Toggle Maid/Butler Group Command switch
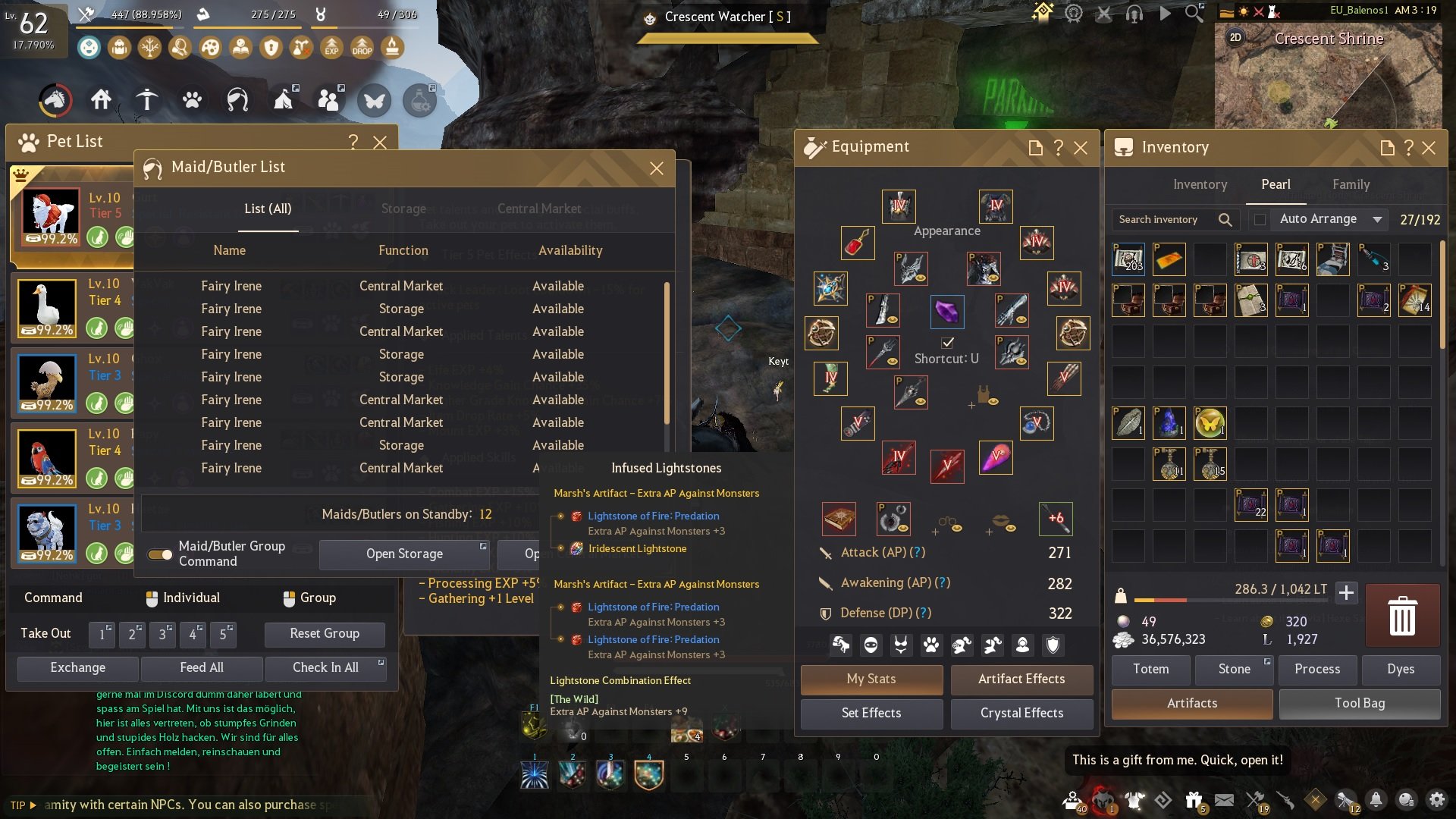The width and height of the screenshot is (1456, 819). (160, 554)
